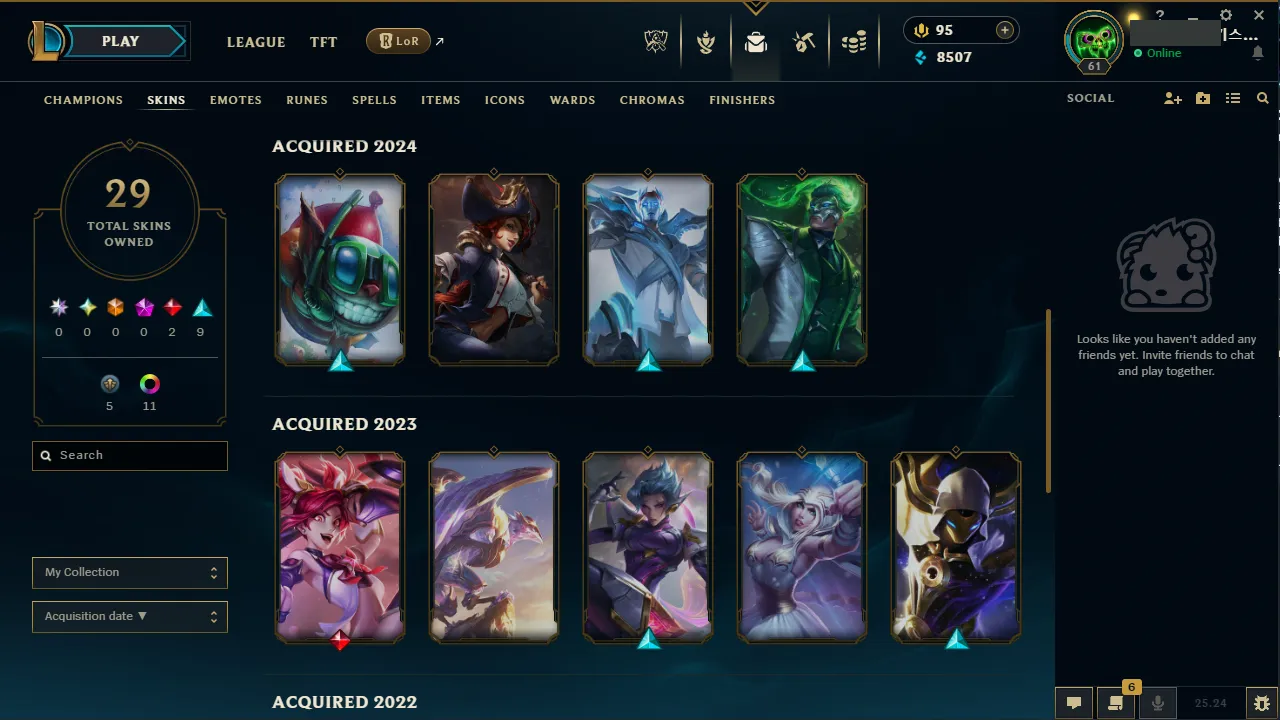Open Hextech Crafting pickaxe icon
Viewport: 1280px width, 720px height.
(804, 41)
